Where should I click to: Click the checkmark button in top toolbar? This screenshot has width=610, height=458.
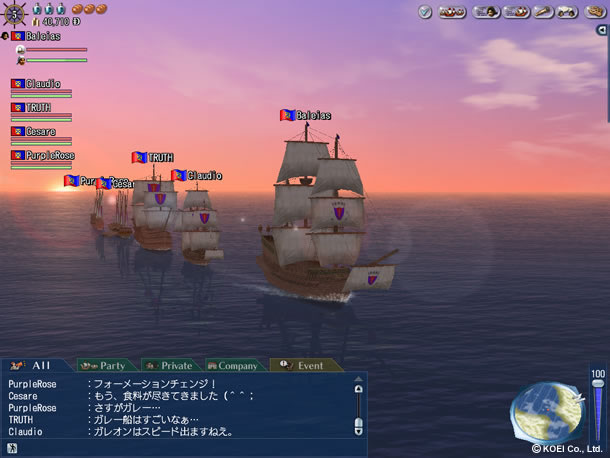pos(424,12)
